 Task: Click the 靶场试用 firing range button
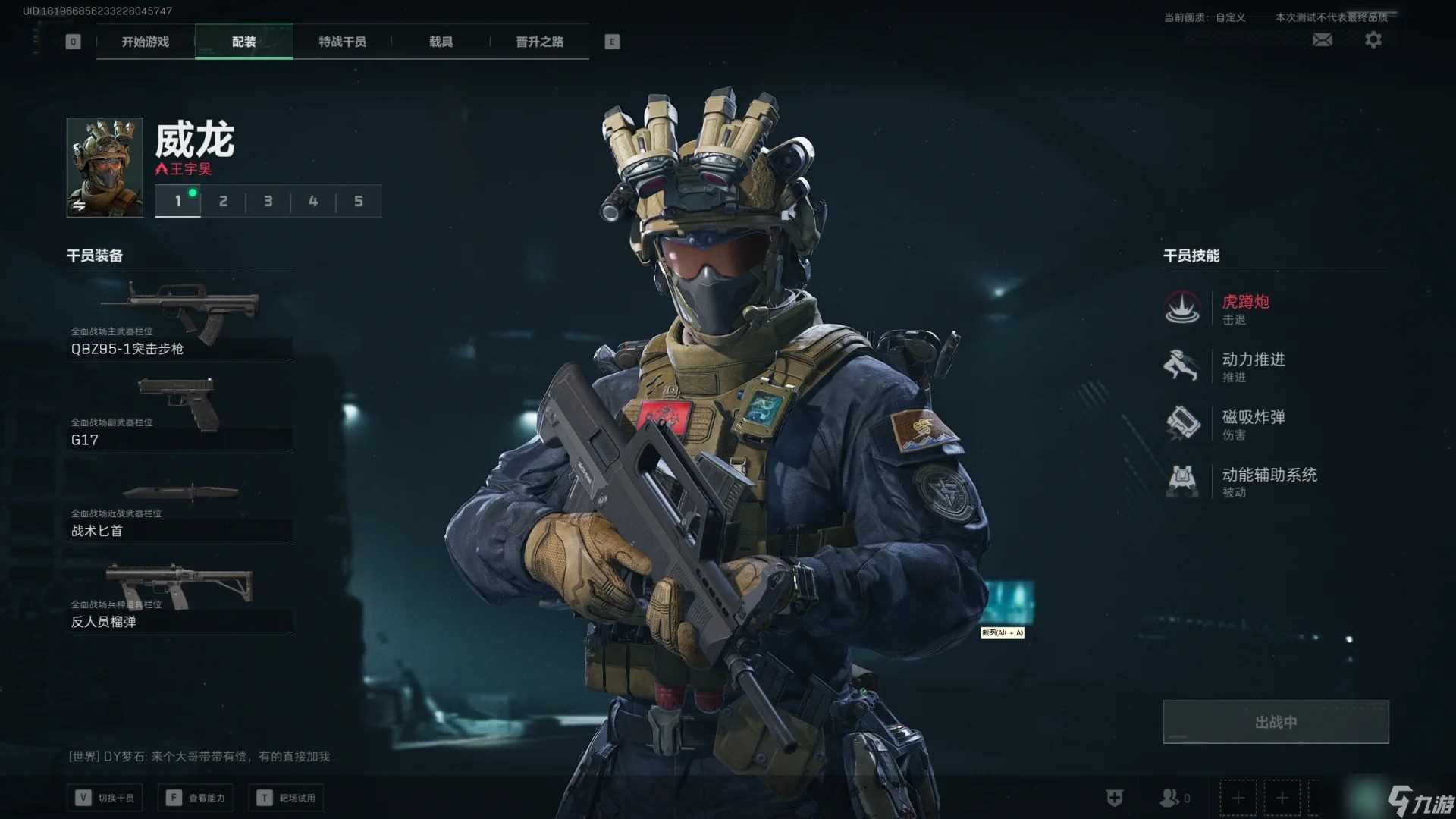287,798
